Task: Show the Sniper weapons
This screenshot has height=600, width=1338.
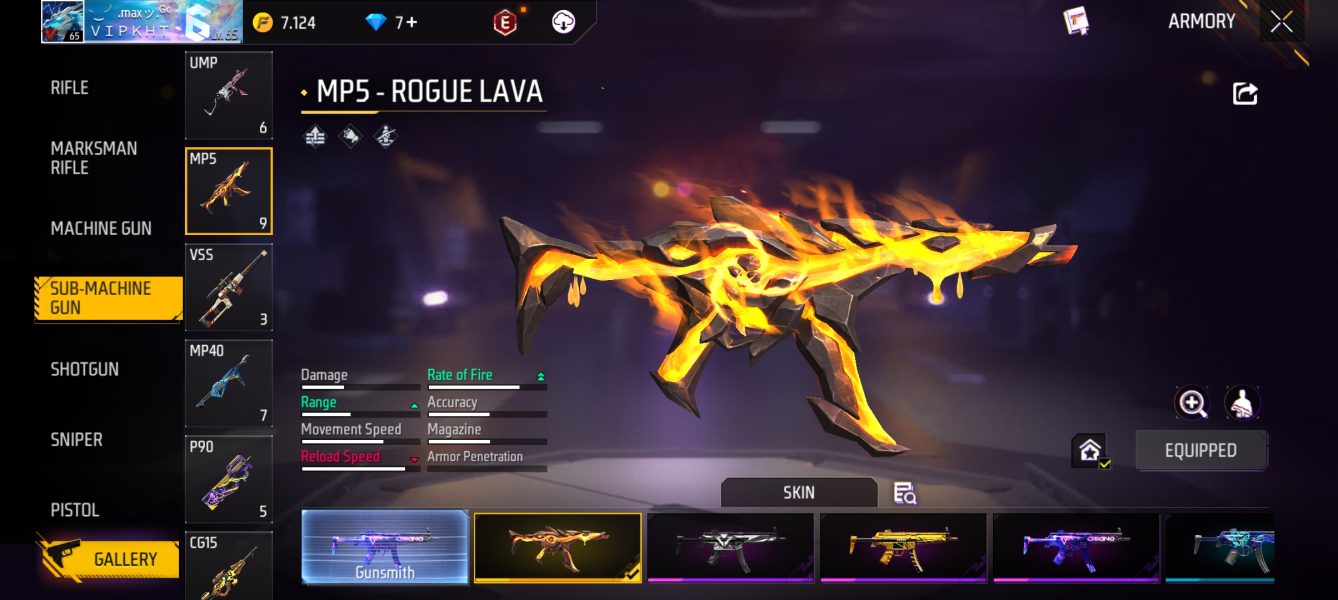Action: pos(77,439)
